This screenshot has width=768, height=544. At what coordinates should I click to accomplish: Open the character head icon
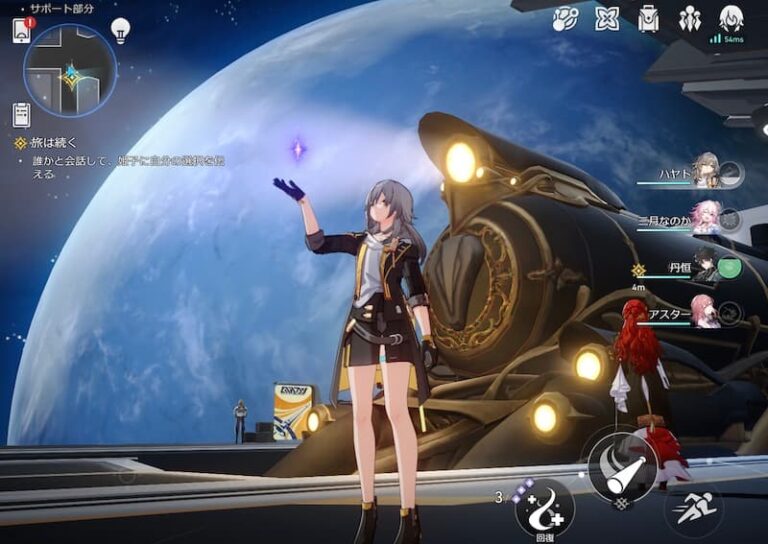click(730, 19)
